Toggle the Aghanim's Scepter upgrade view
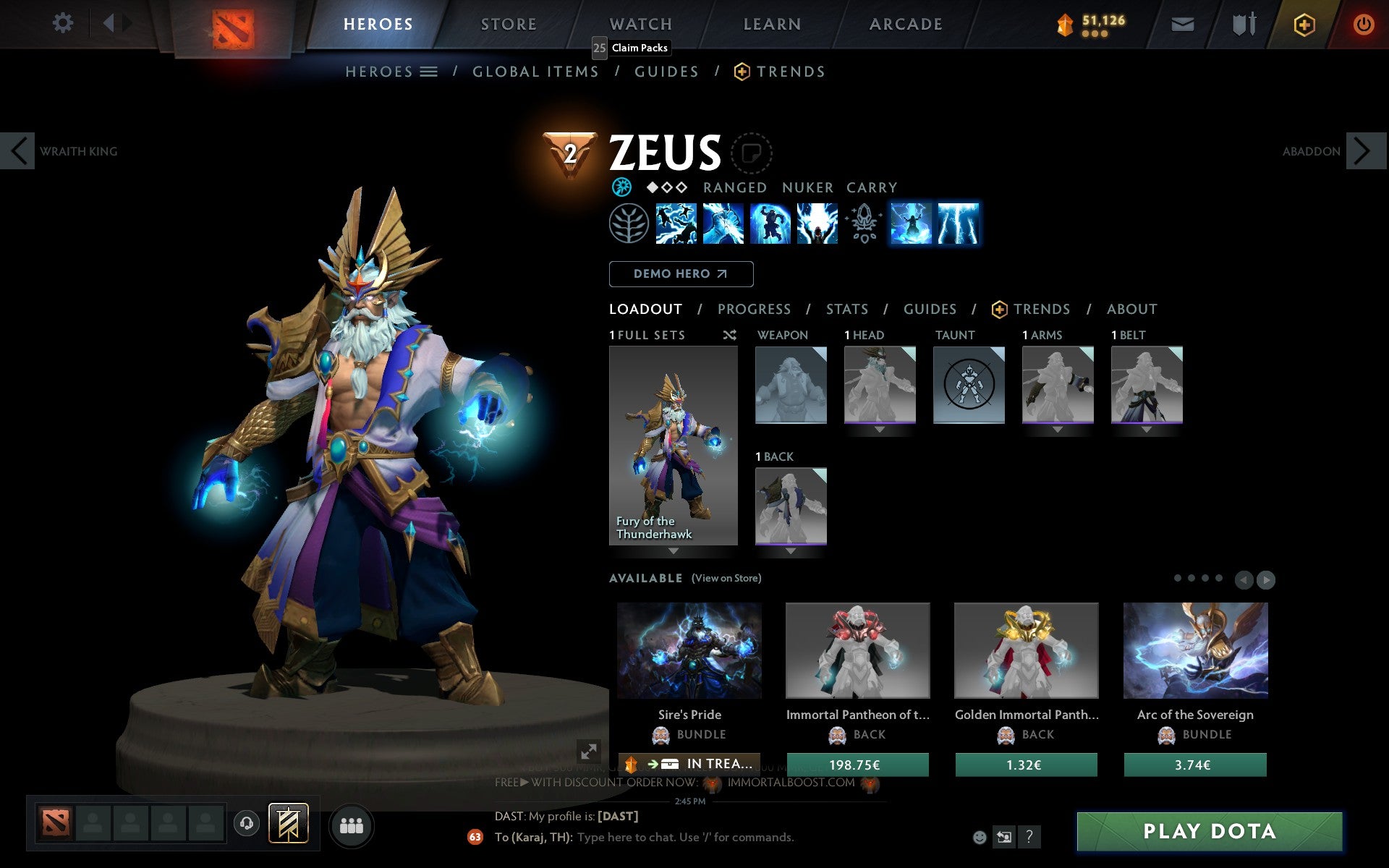1389x868 pixels. click(x=864, y=224)
